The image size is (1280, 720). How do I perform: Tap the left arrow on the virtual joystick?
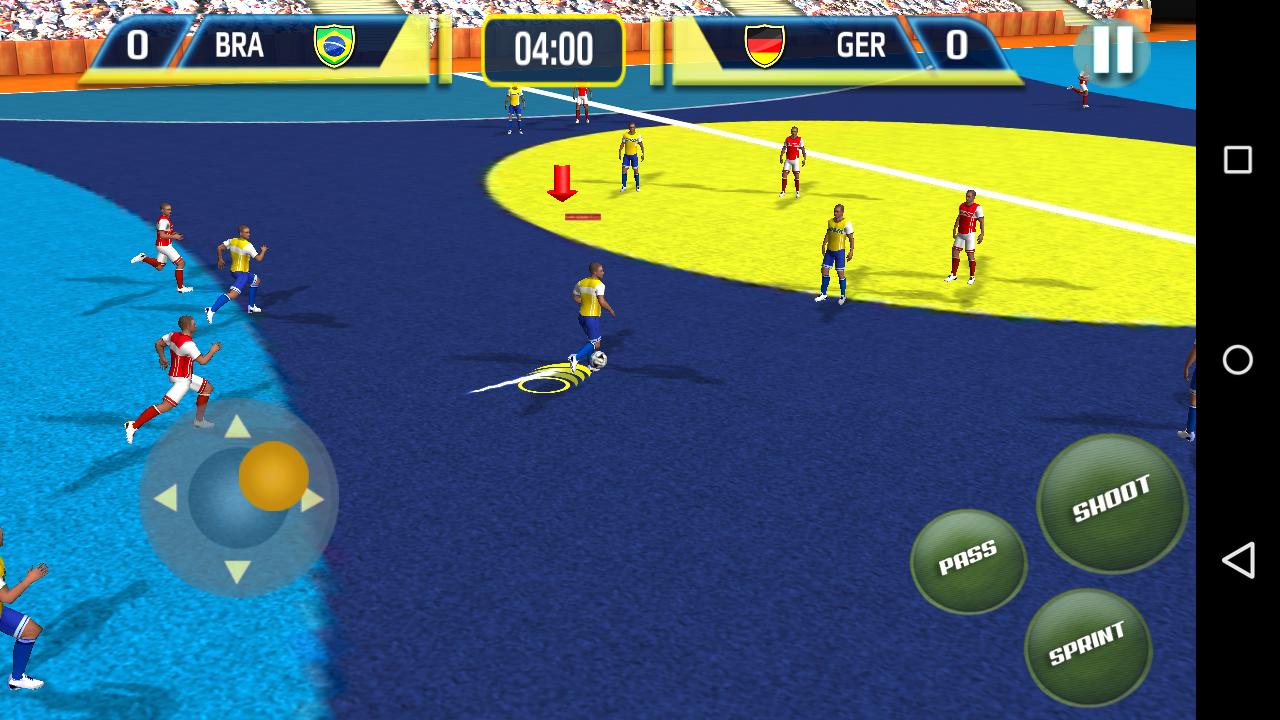tap(165, 498)
